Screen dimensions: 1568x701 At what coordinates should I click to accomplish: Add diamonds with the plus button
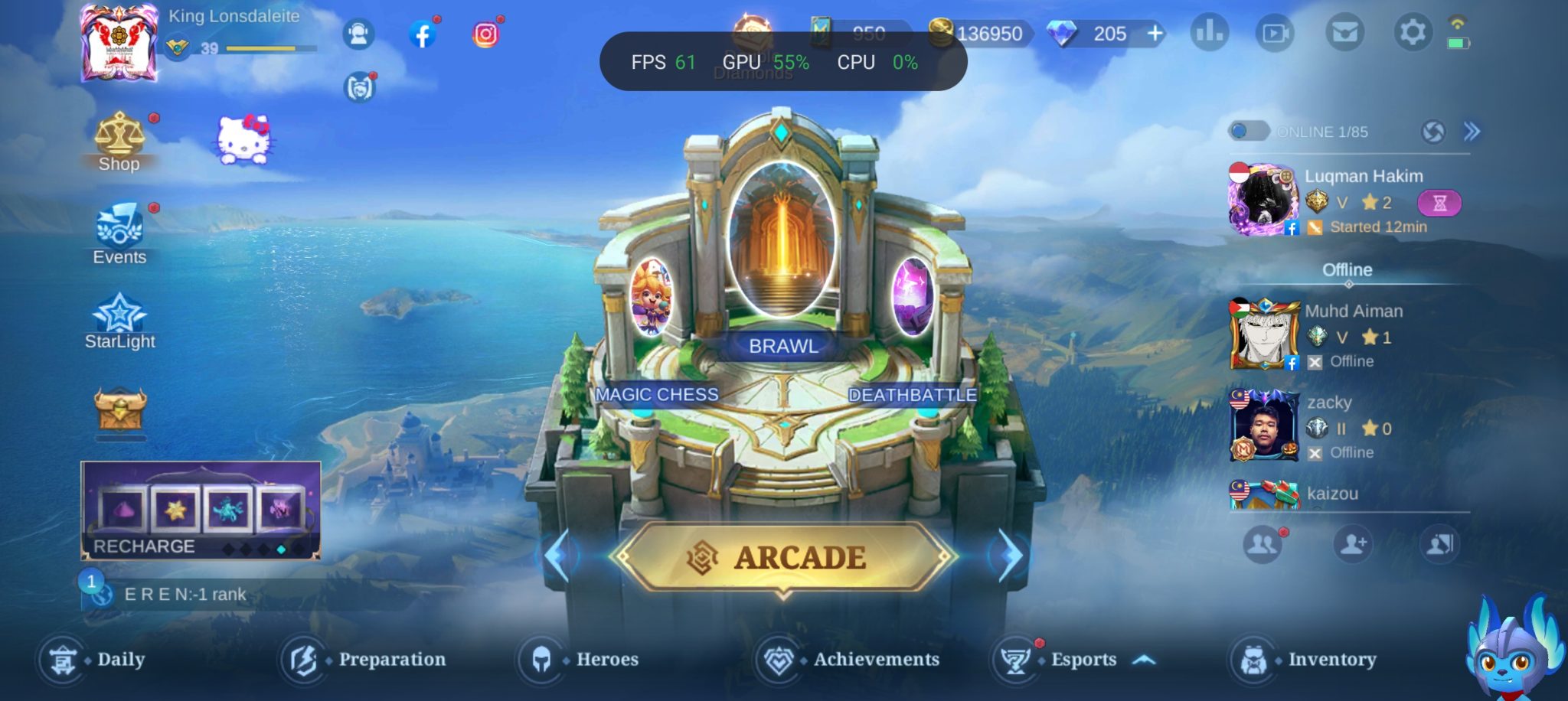coord(1155,34)
